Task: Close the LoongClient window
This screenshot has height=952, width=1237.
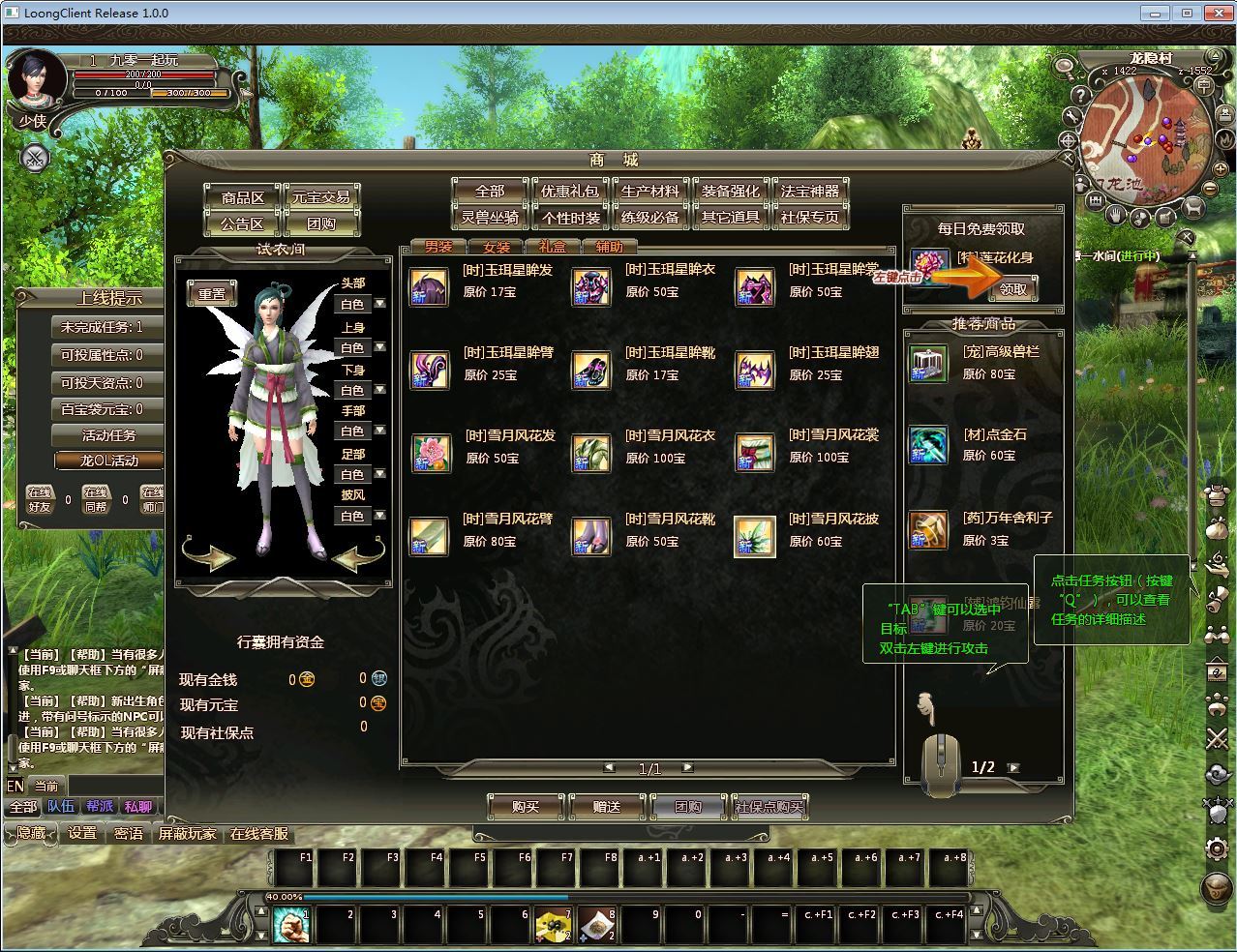Action: pos(1216,14)
